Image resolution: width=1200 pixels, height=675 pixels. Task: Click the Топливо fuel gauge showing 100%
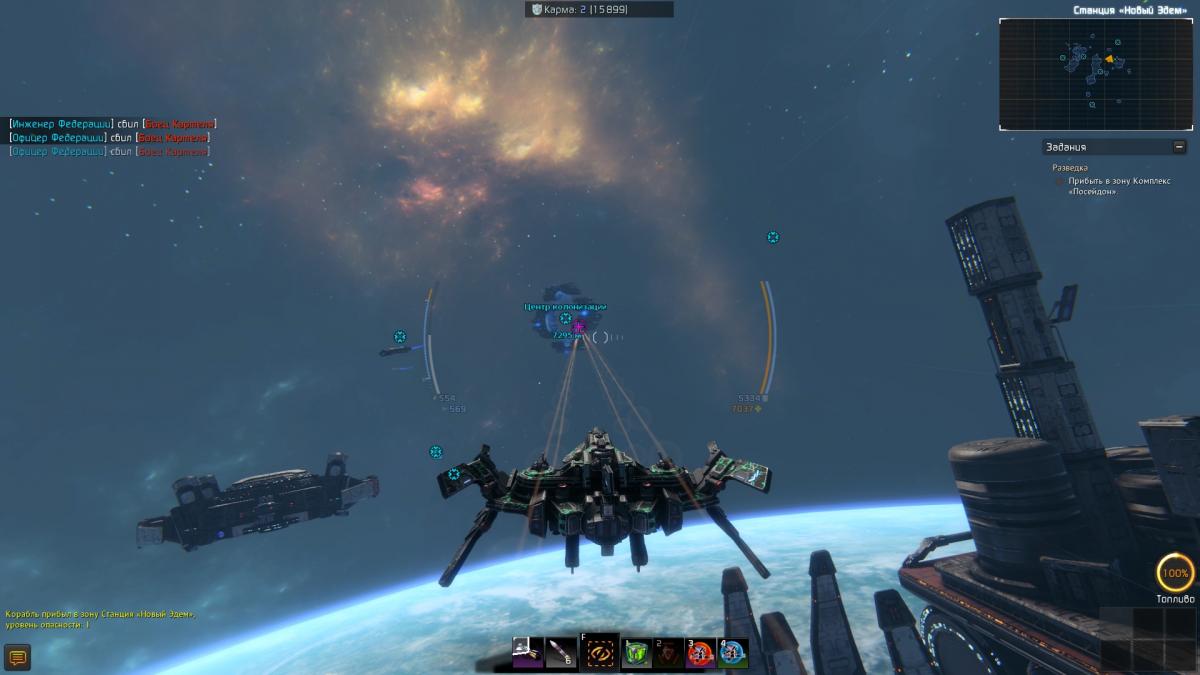1175,574
